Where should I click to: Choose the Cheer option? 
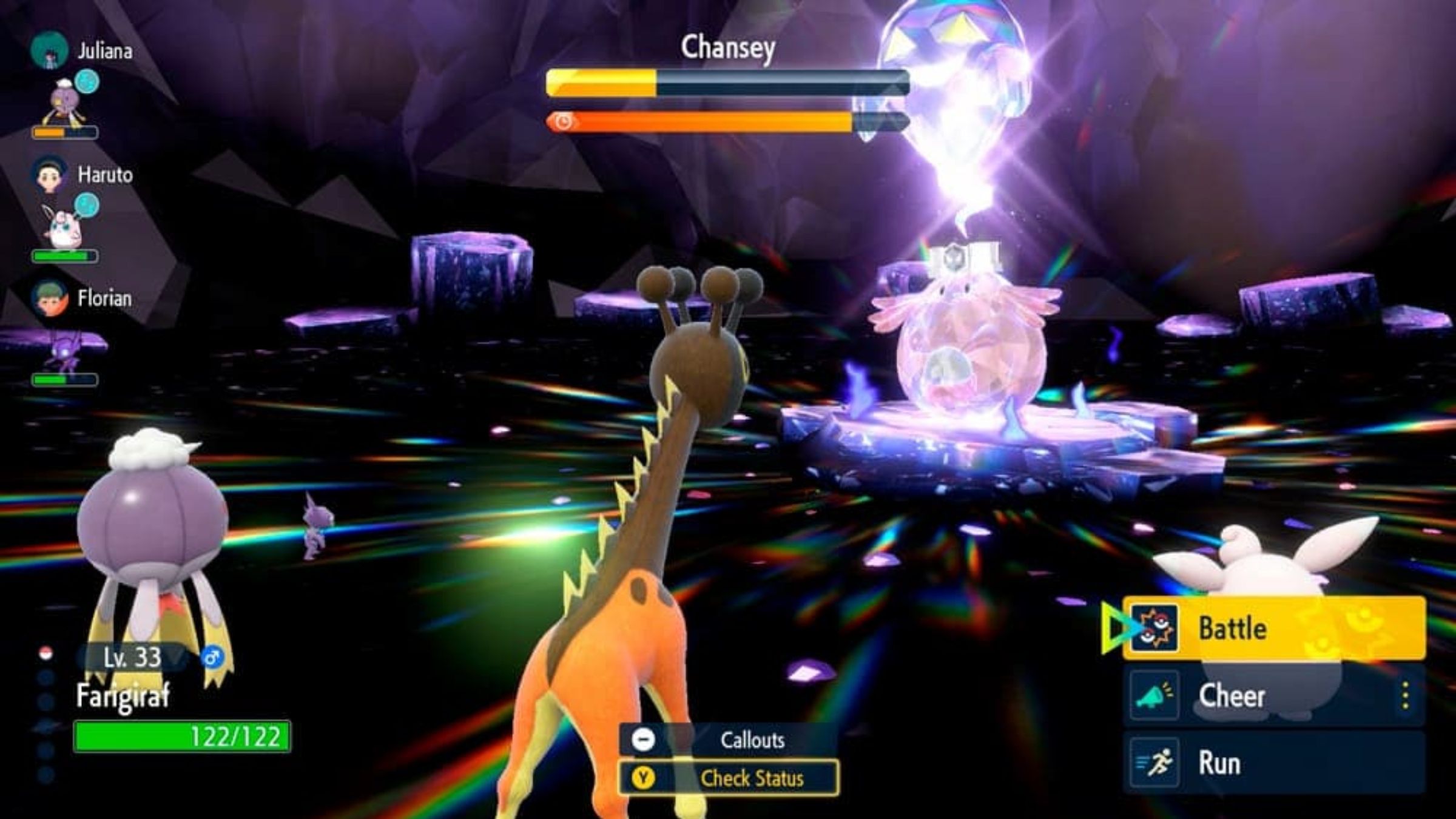coord(1262,695)
